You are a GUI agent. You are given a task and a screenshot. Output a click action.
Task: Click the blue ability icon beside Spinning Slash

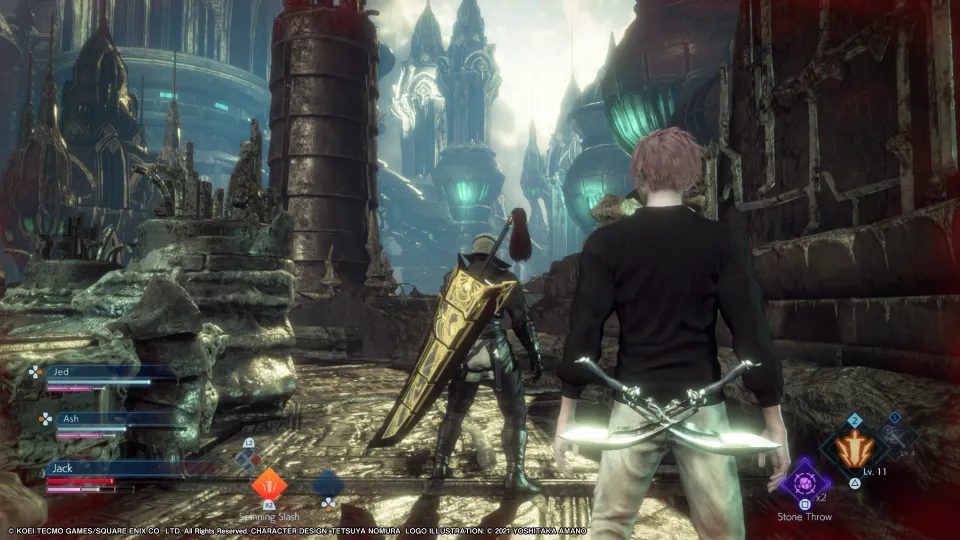pos(327,485)
